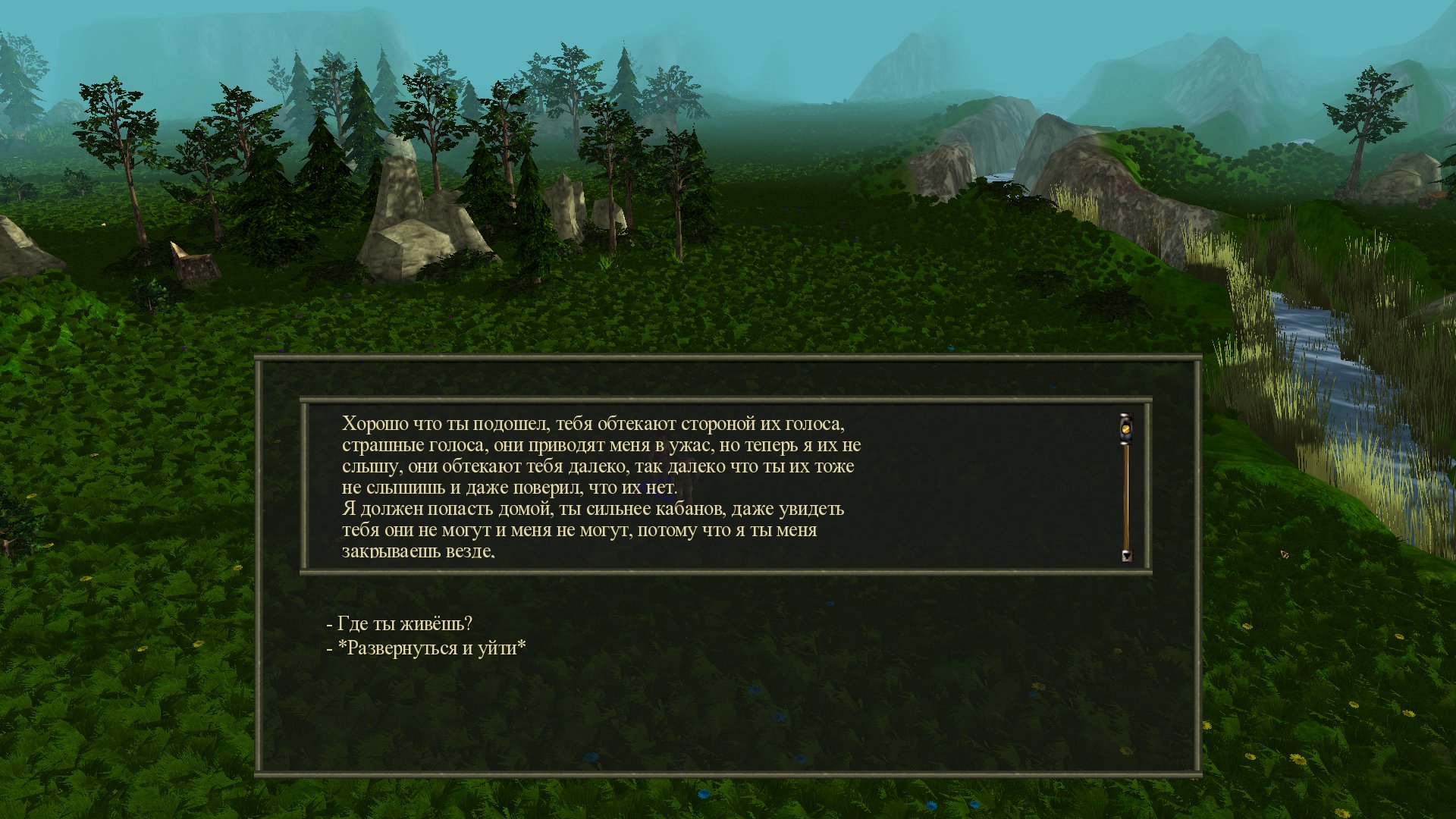The height and width of the screenshot is (819, 1456).
Task: Click the dialogue scrollbar's down arrow
Action: pos(1126,555)
